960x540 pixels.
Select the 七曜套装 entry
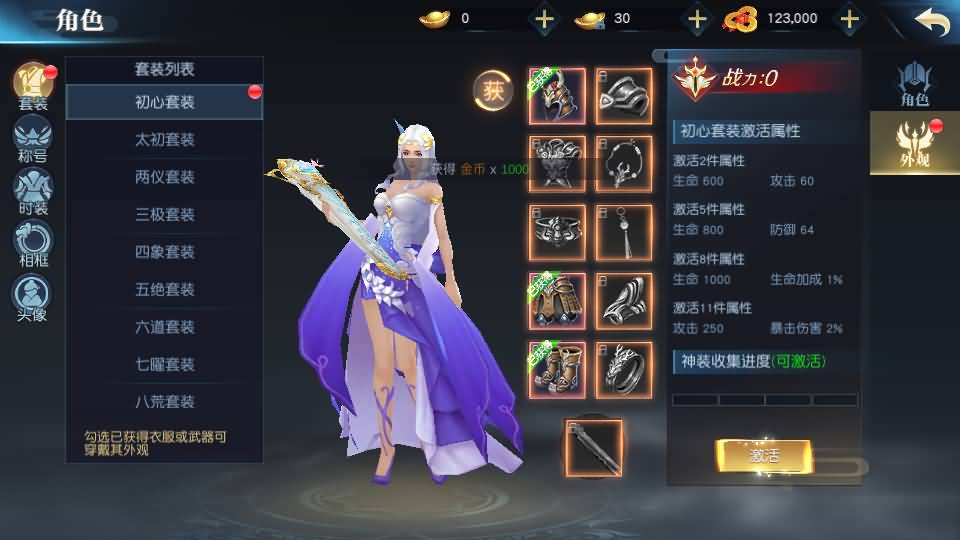(165, 364)
